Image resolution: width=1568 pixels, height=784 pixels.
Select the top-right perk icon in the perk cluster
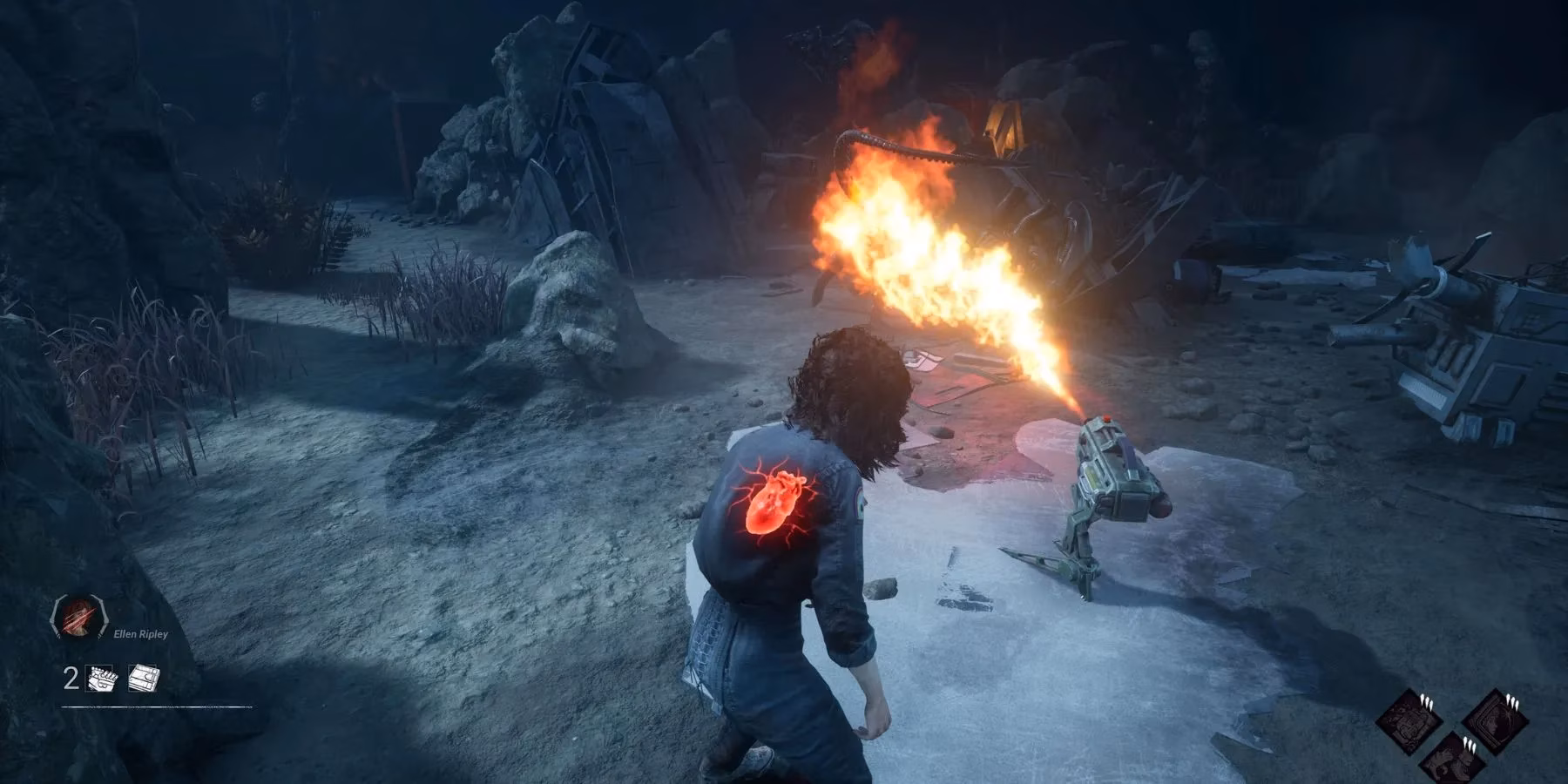tap(1495, 721)
